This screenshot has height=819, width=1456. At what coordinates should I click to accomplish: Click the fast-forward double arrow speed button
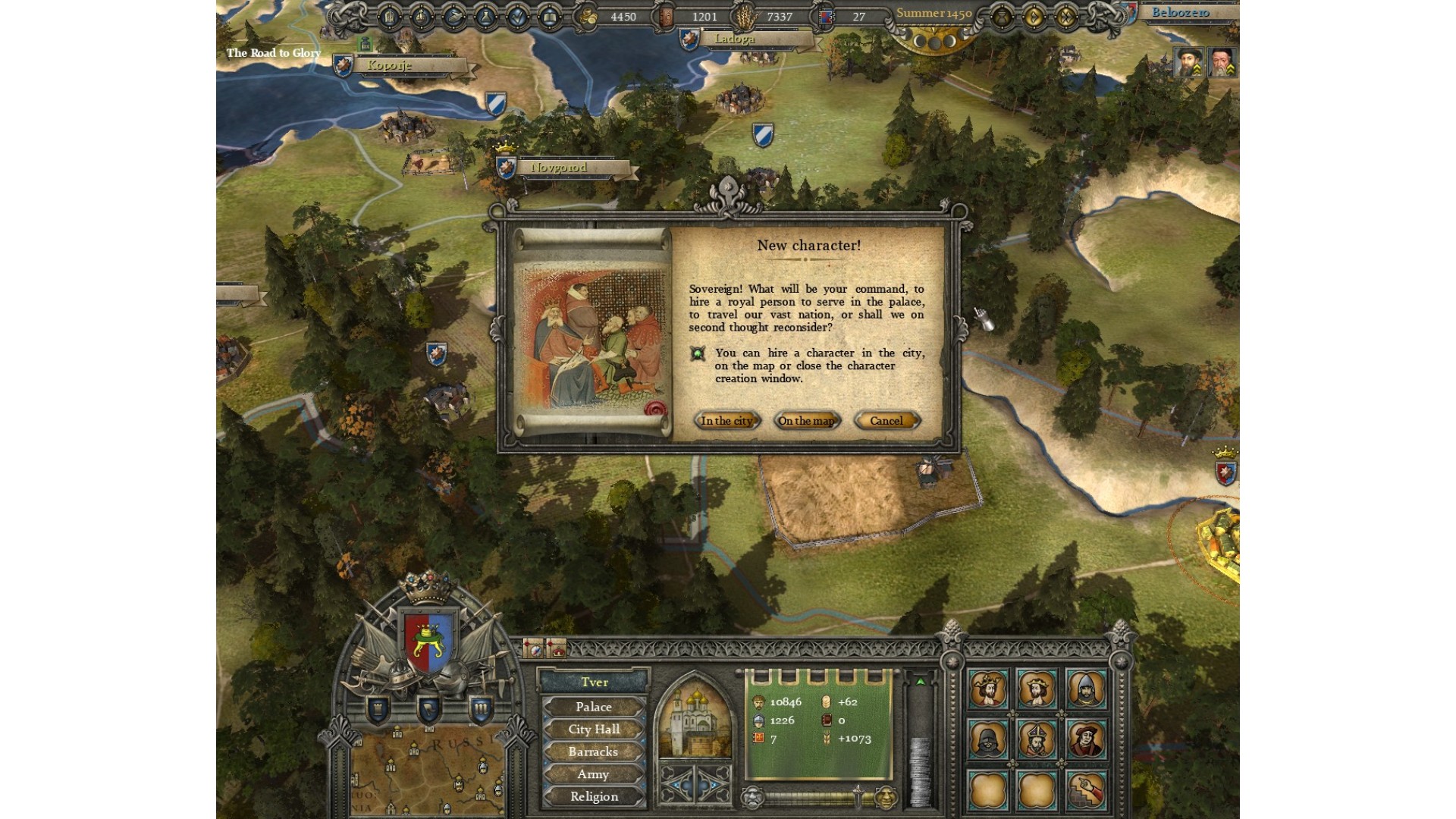point(1066,16)
